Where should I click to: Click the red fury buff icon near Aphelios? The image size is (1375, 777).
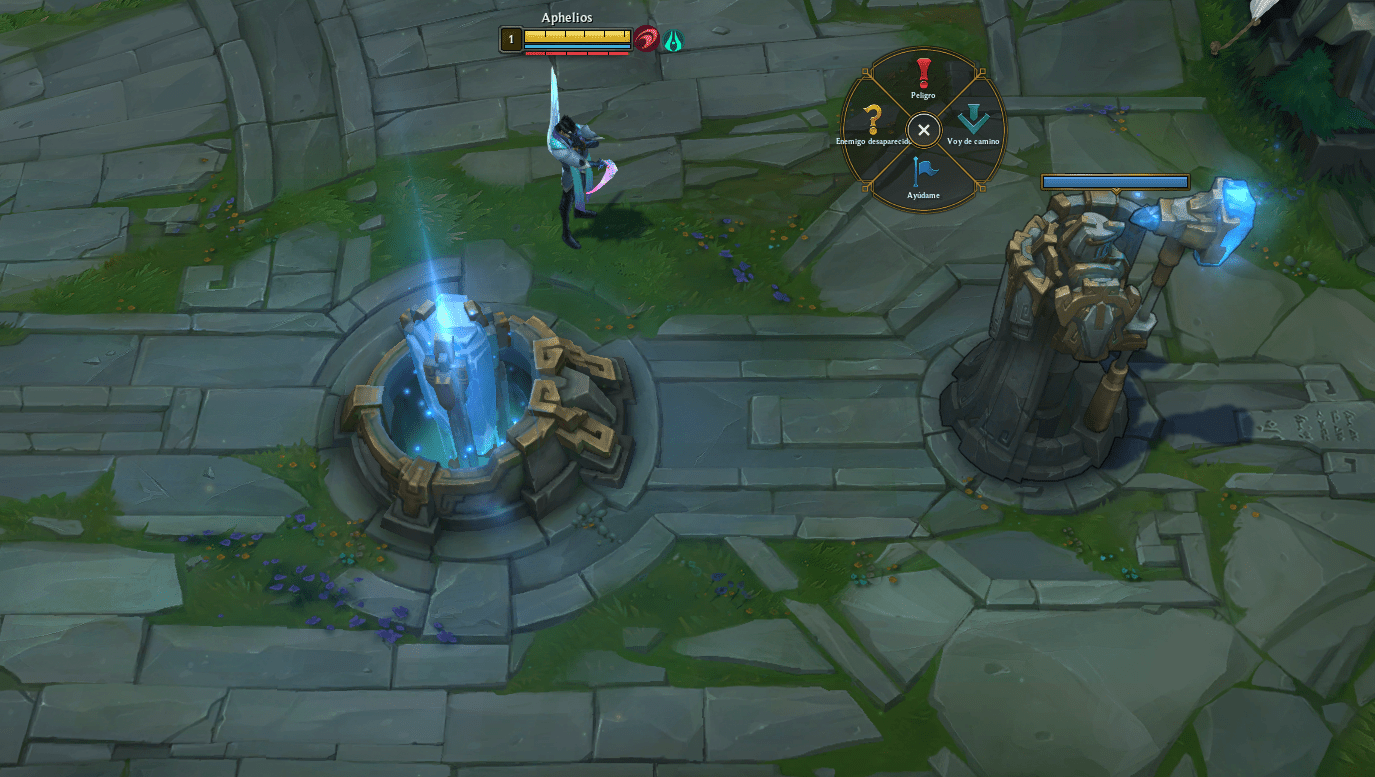(x=648, y=38)
